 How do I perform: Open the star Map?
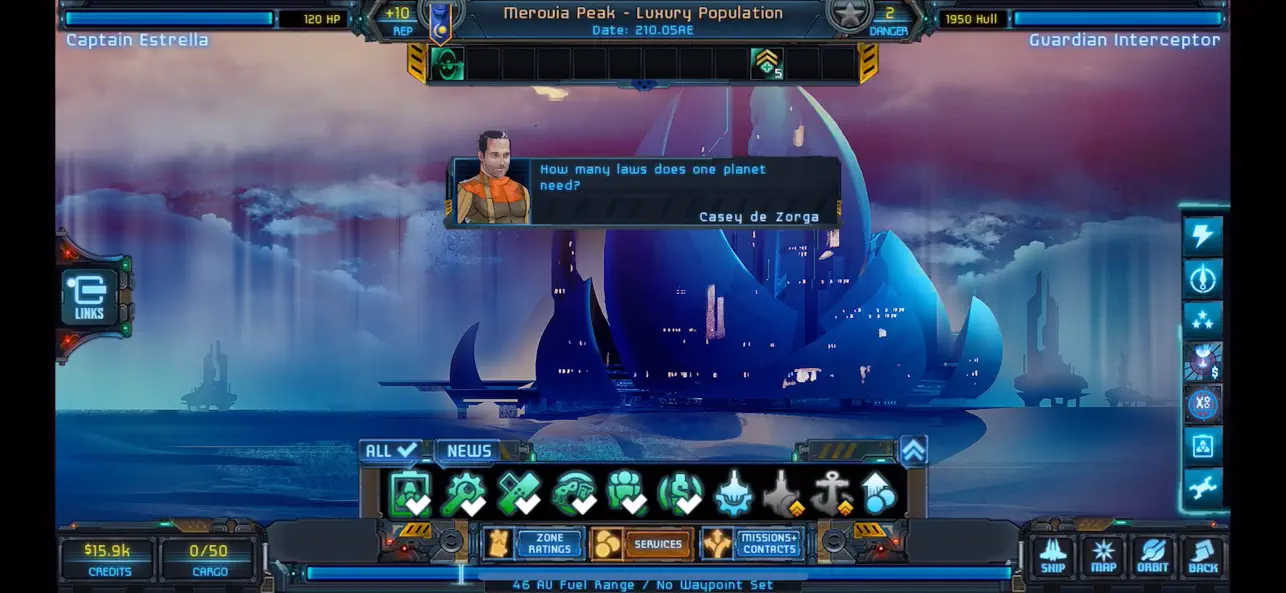[x=1103, y=556]
